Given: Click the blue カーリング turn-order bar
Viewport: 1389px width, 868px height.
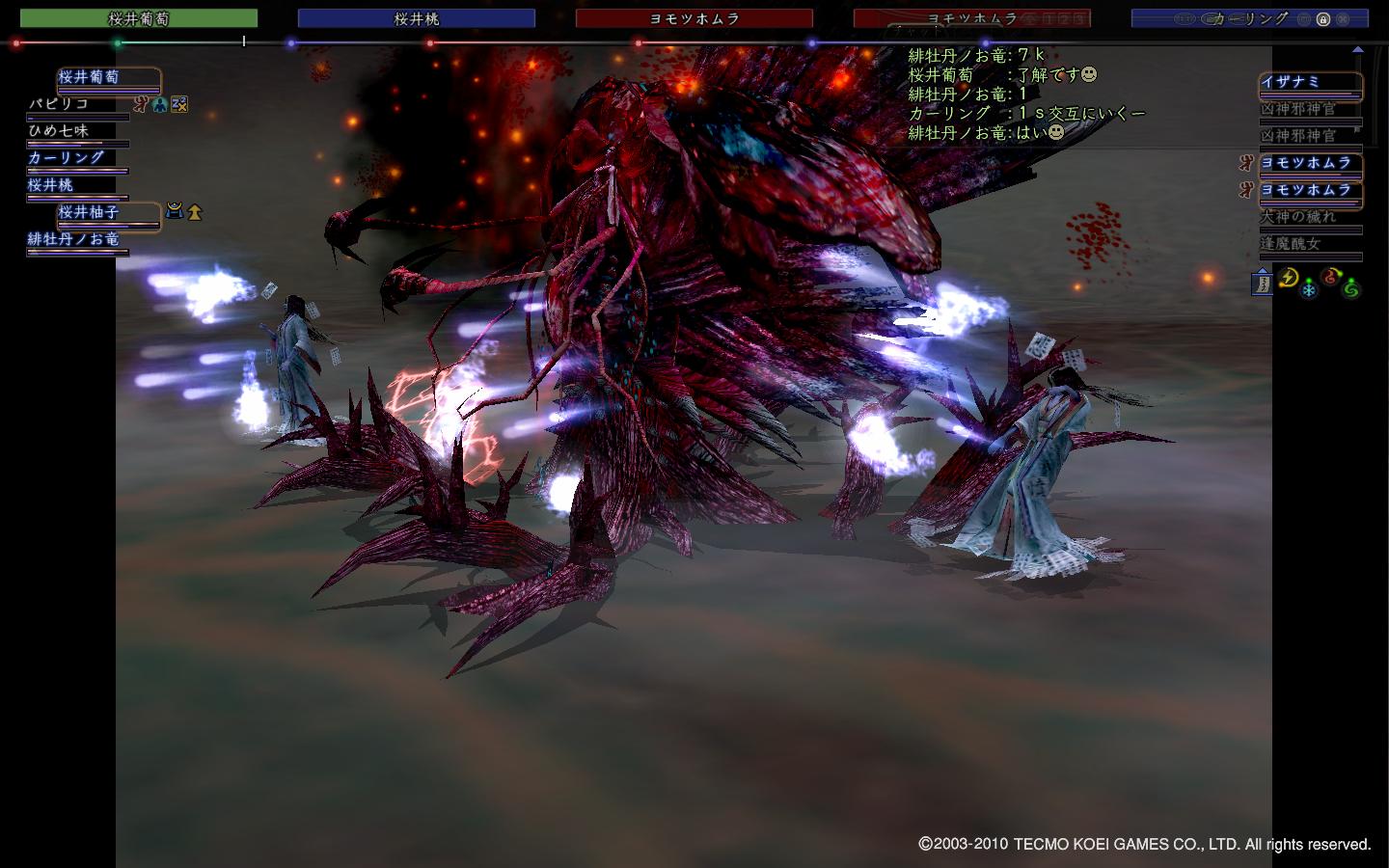Looking at the screenshot, I should [x=1249, y=18].
